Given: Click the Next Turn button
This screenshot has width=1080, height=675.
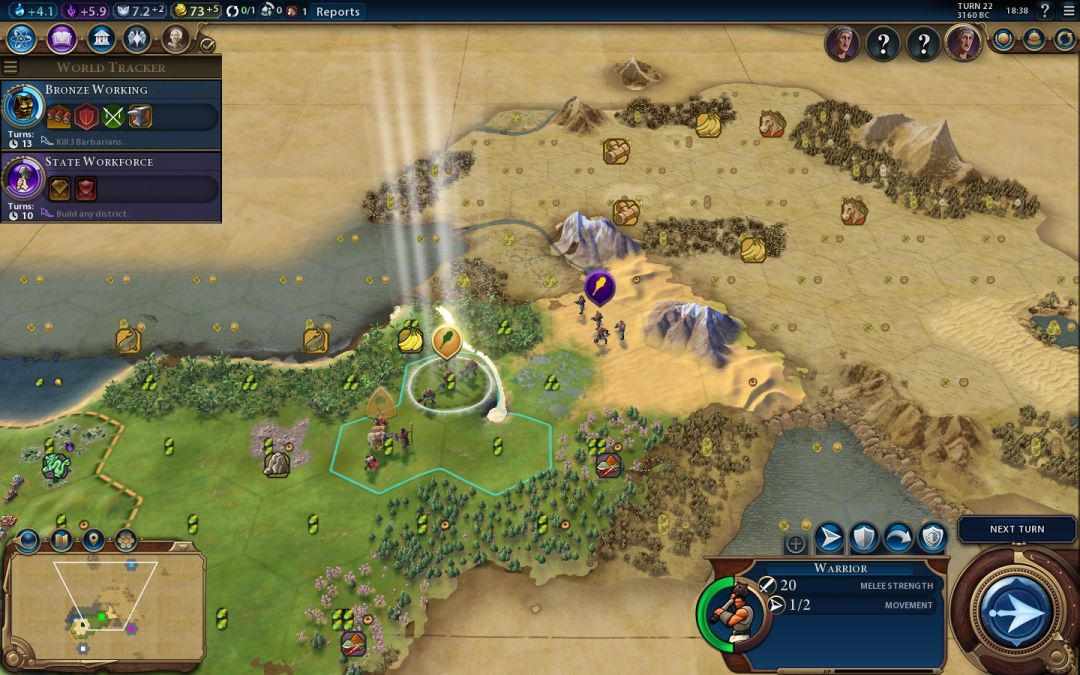Looking at the screenshot, I should (1016, 529).
